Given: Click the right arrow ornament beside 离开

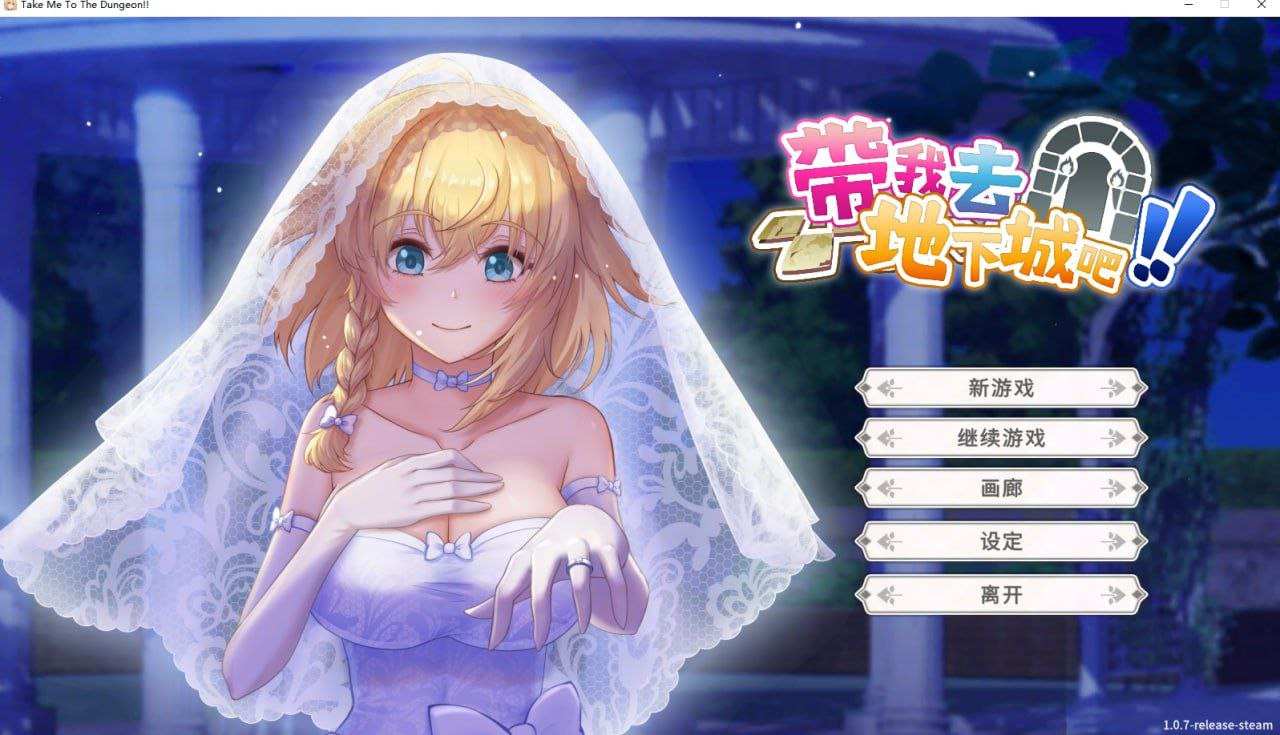Looking at the screenshot, I should 1113,592.
